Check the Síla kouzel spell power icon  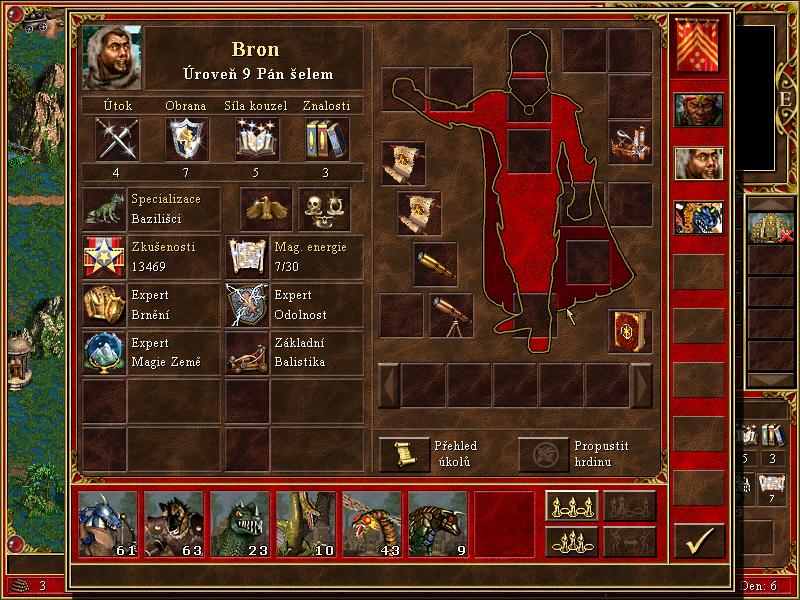click(257, 138)
